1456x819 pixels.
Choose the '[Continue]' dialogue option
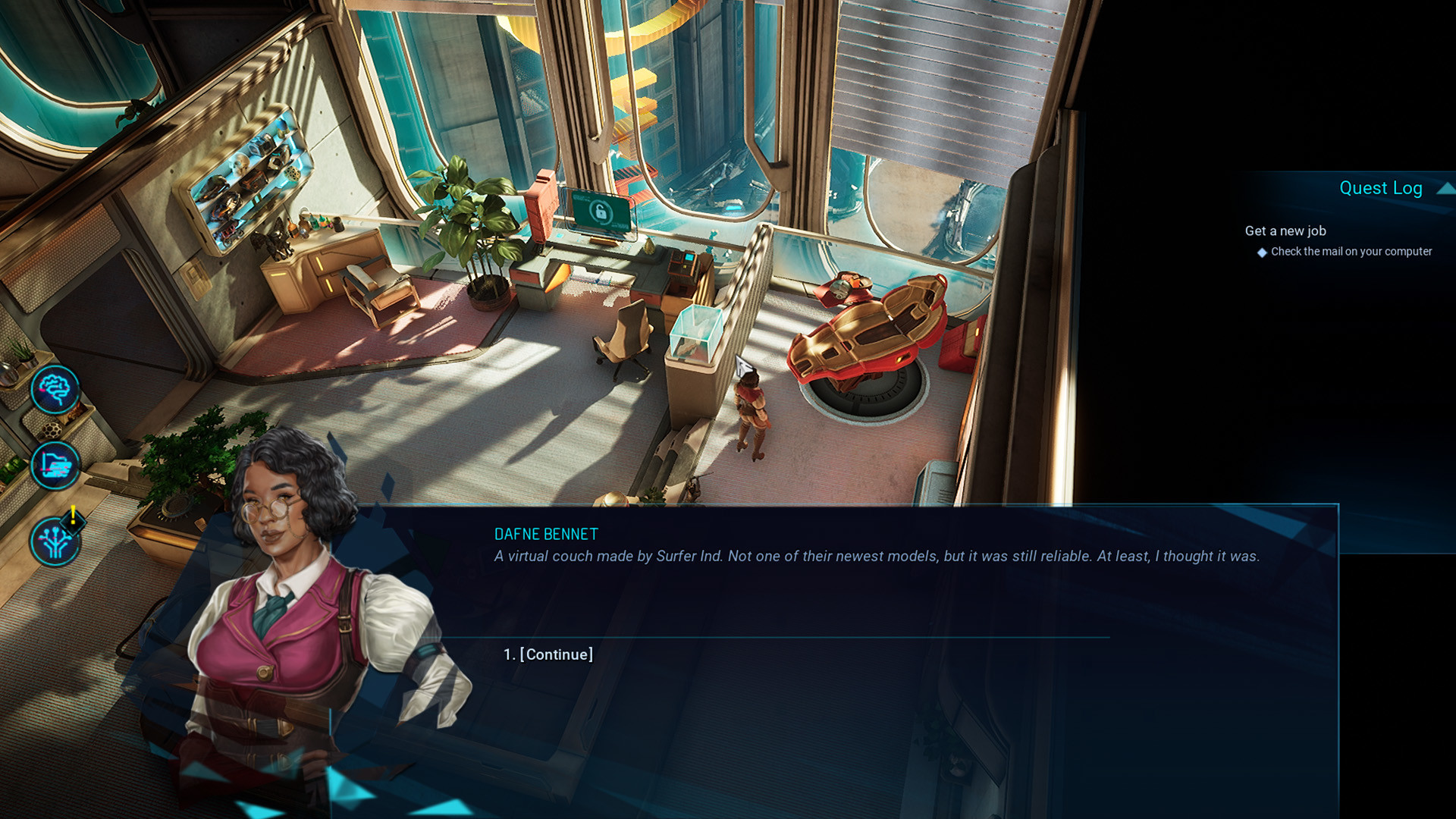click(x=556, y=654)
